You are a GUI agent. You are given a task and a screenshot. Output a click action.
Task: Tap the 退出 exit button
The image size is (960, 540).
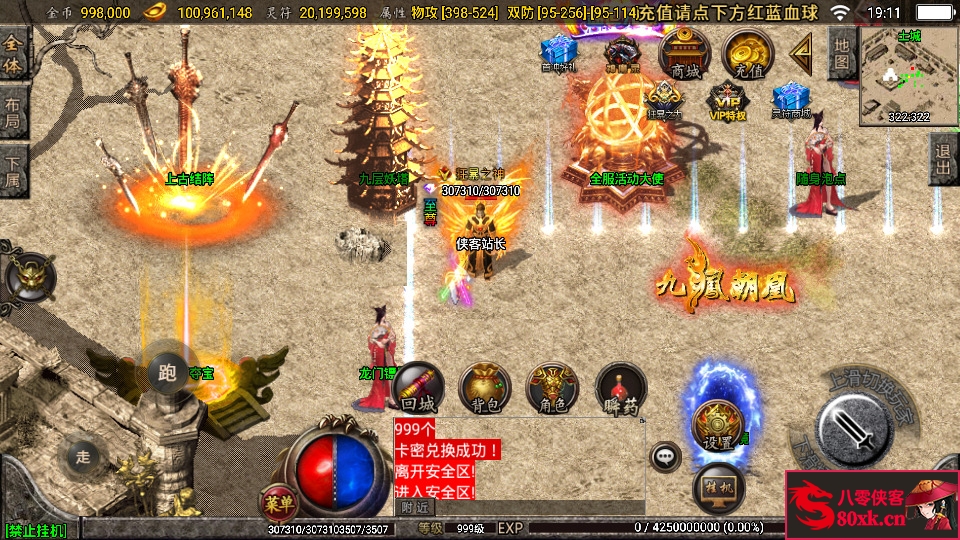tap(942, 159)
